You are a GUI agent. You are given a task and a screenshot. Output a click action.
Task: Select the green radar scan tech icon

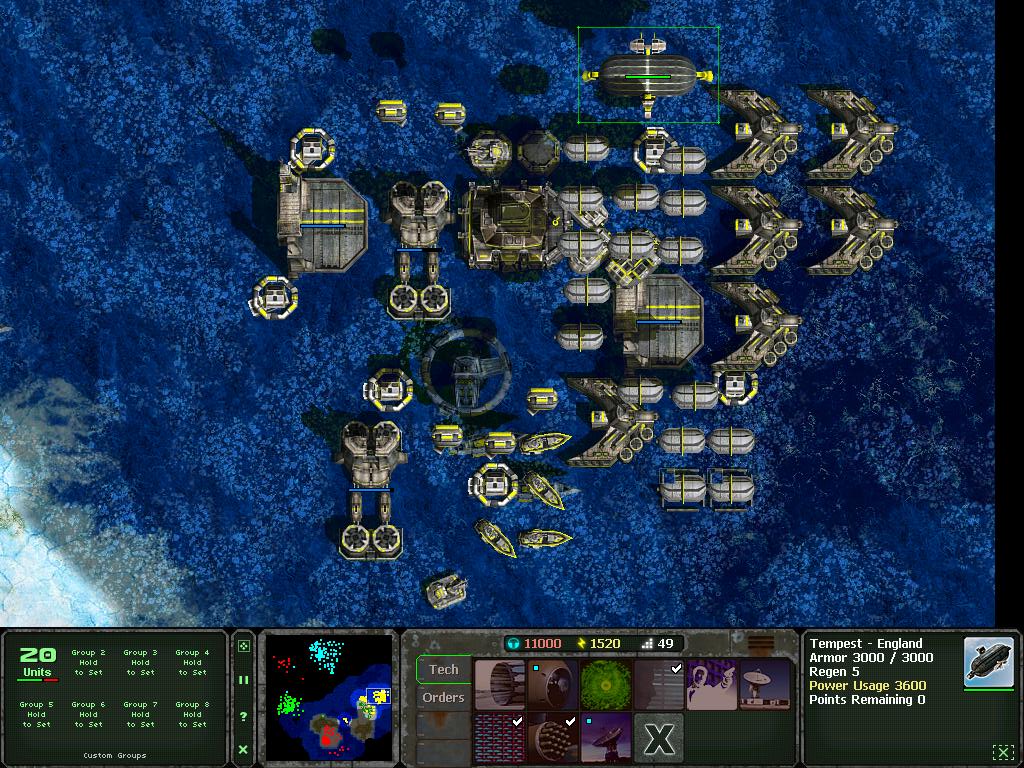click(606, 685)
